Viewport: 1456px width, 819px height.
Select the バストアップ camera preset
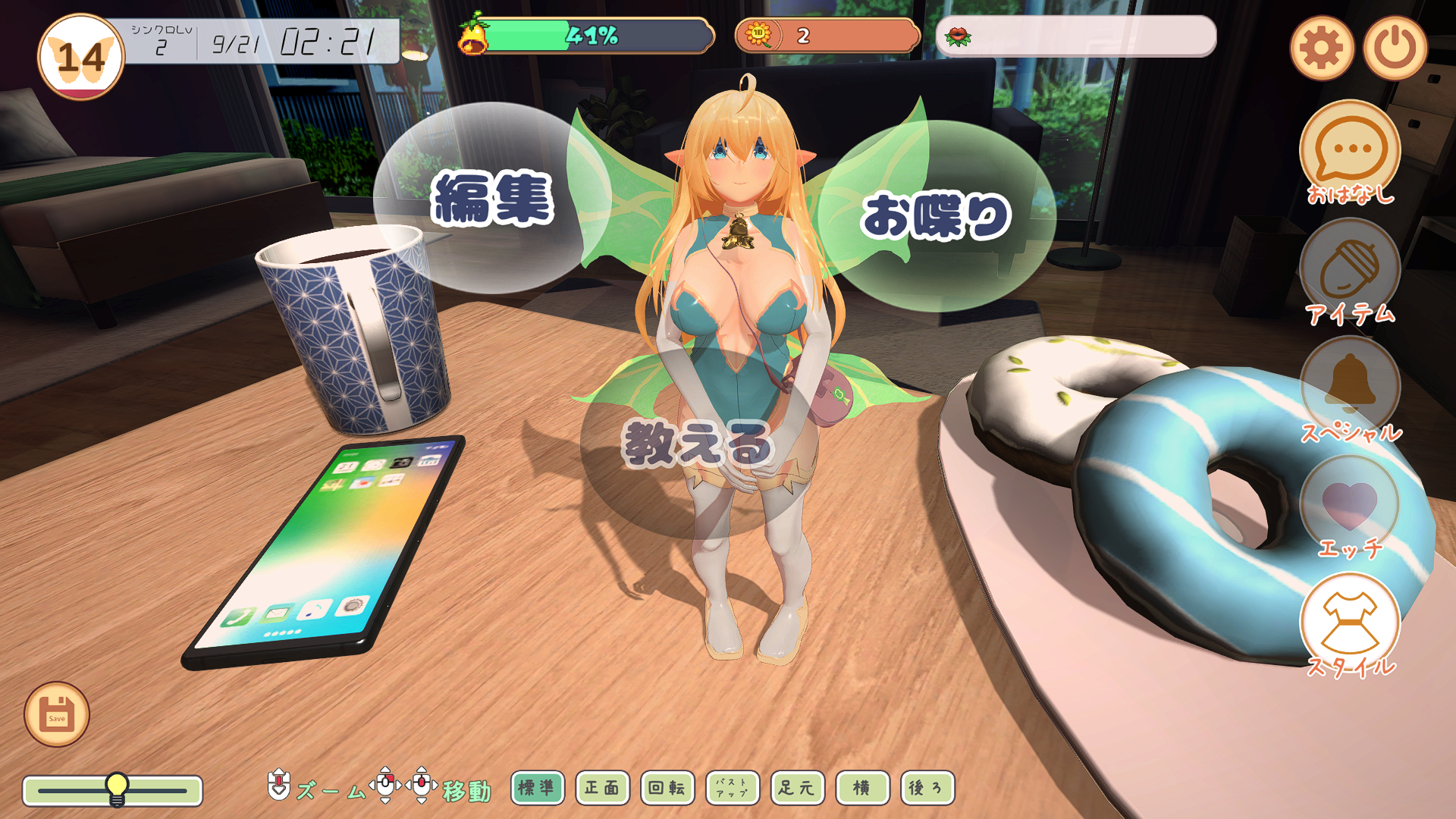pos(733,788)
